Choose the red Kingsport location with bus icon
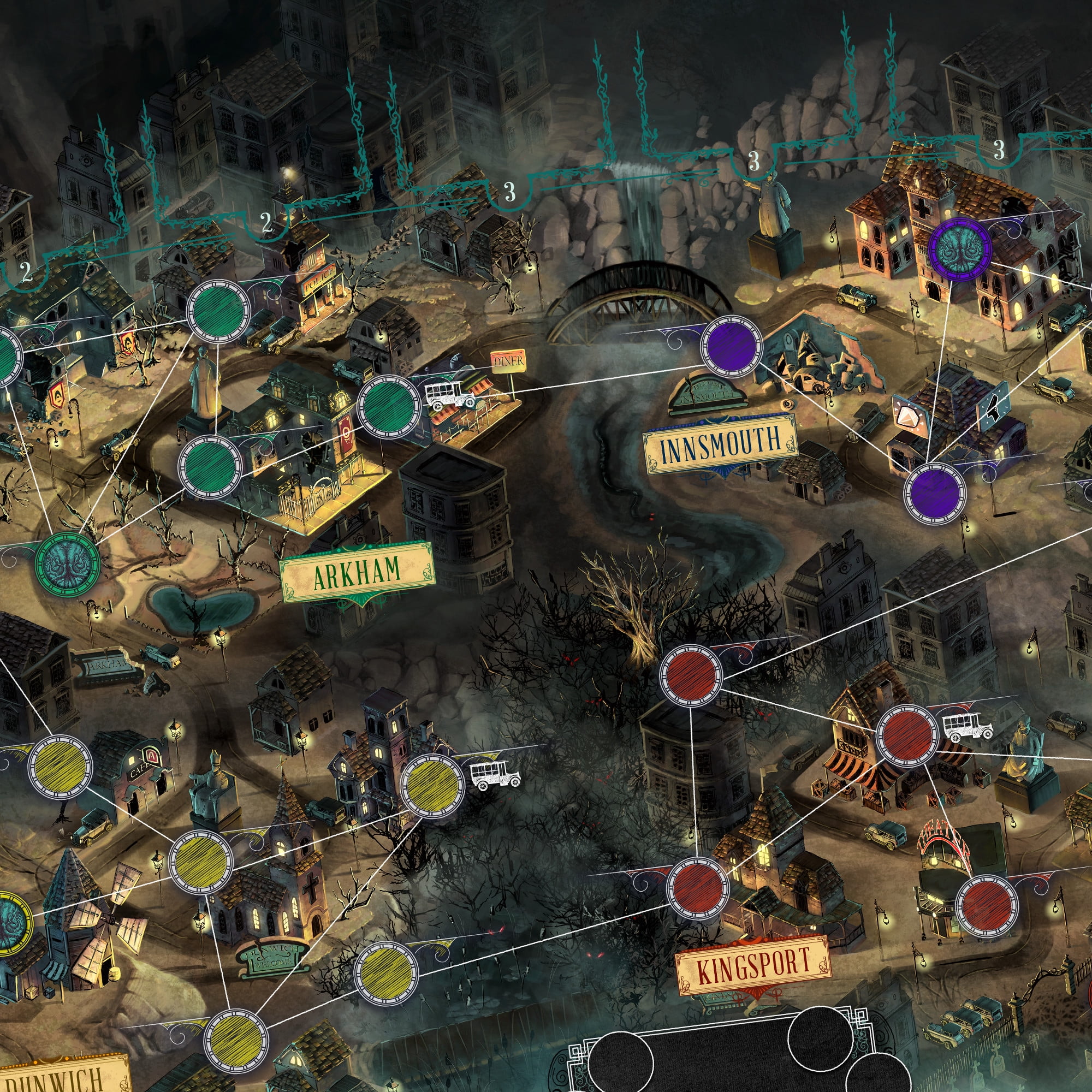1092x1092 pixels. tap(906, 735)
